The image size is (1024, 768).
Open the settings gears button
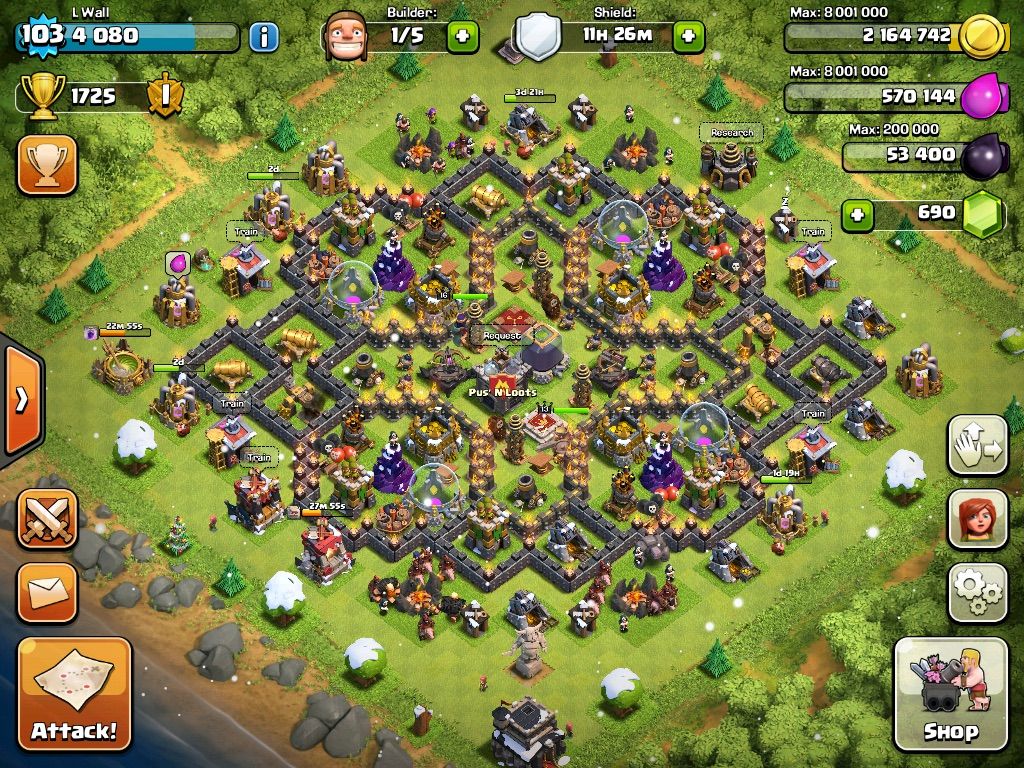(977, 591)
